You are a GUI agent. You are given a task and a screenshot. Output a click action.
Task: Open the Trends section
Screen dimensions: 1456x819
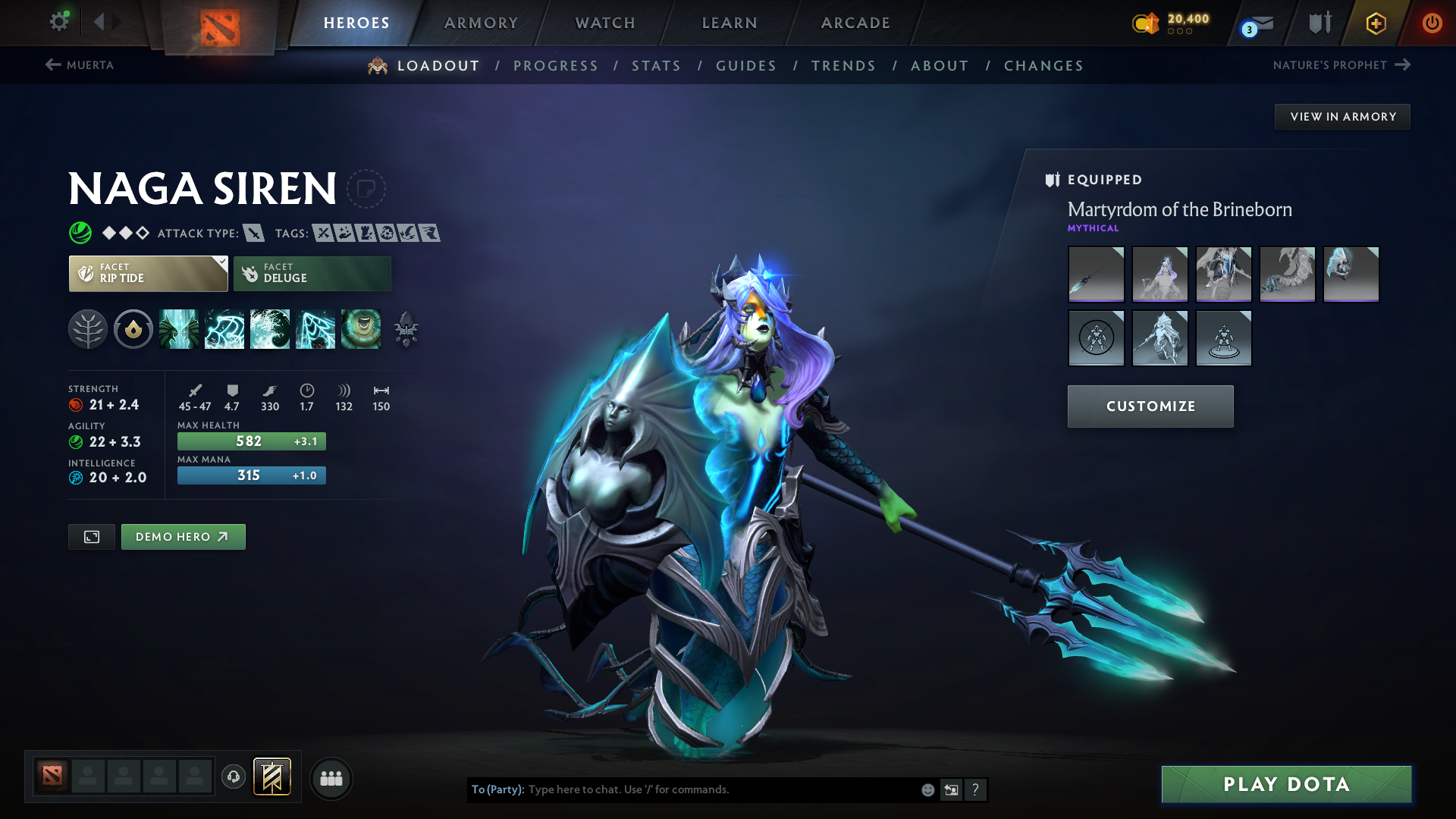[843, 66]
